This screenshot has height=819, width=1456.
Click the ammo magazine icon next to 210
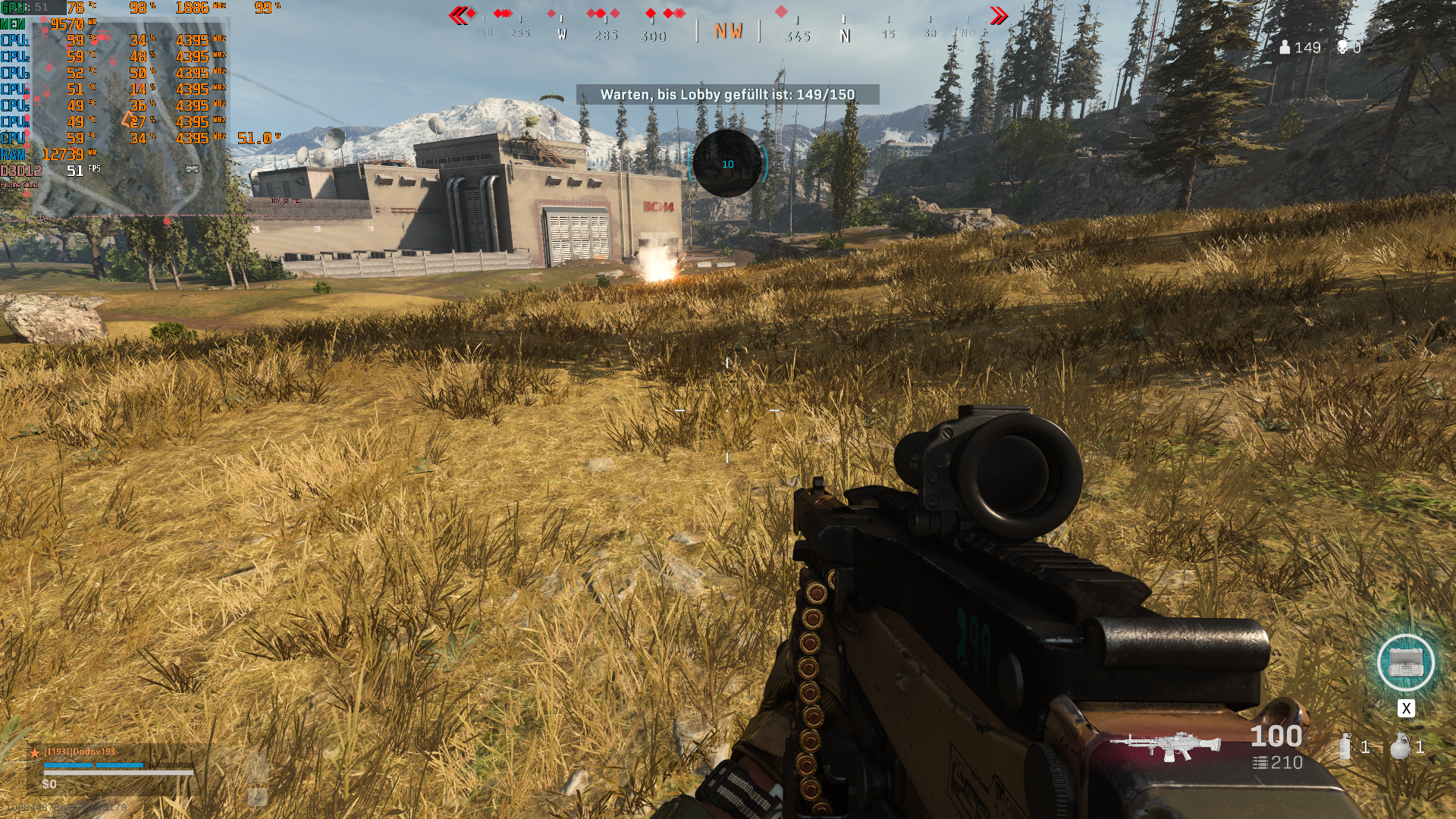click(x=1260, y=763)
